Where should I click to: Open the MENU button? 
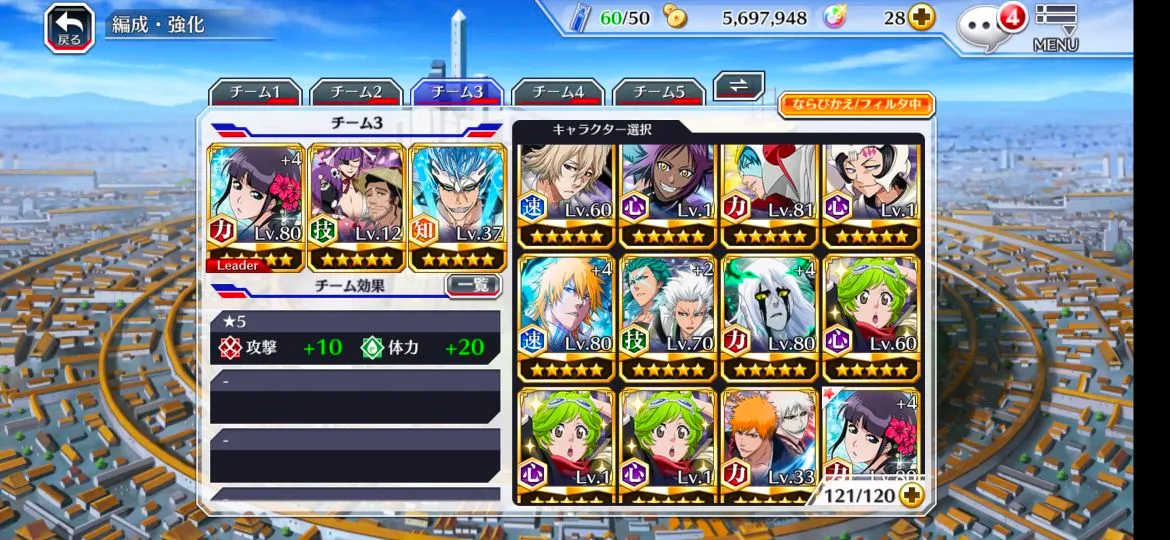pyautogui.click(x=1055, y=27)
